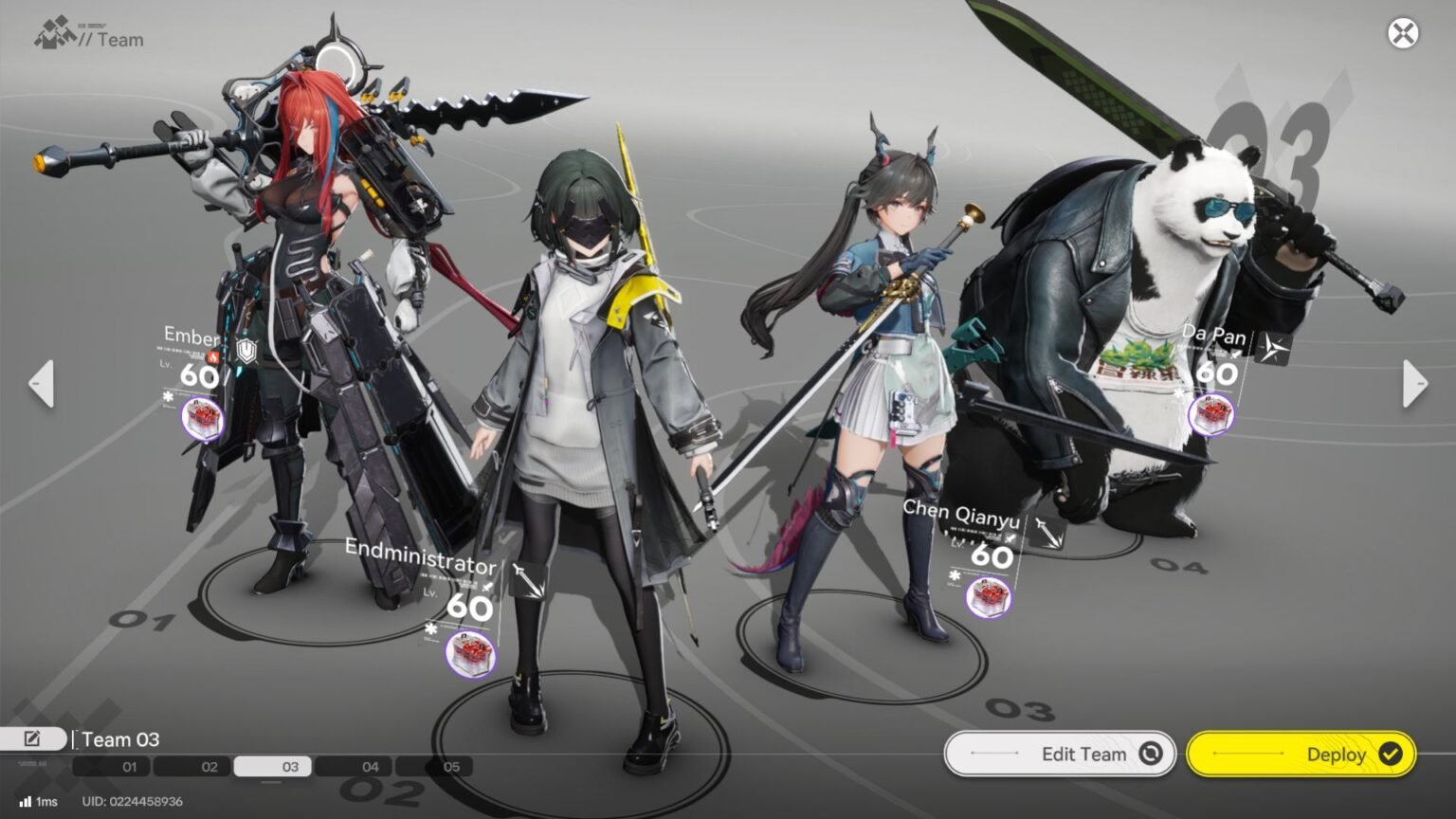The image size is (1456, 819).
Task: Select Ember's shield class icon
Action: (247, 352)
